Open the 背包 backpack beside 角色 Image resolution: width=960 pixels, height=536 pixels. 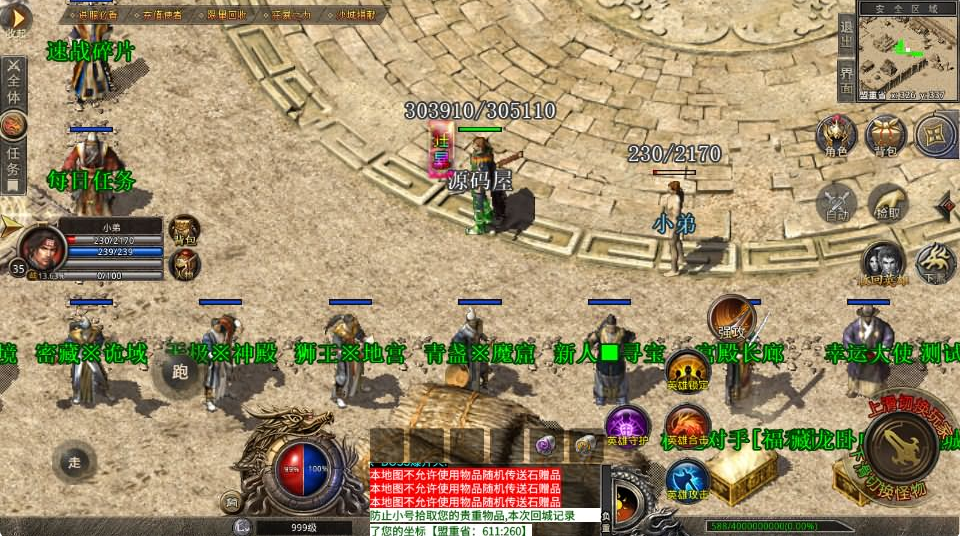[x=884, y=136]
